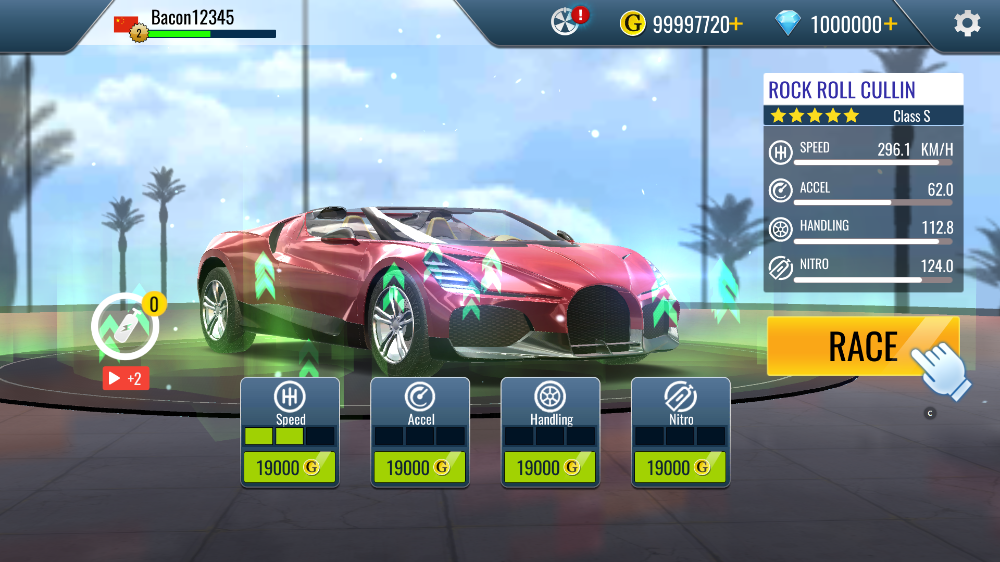Buy the Speed upgrade for 19000
The height and width of the screenshot is (562, 1000).
pos(290,467)
